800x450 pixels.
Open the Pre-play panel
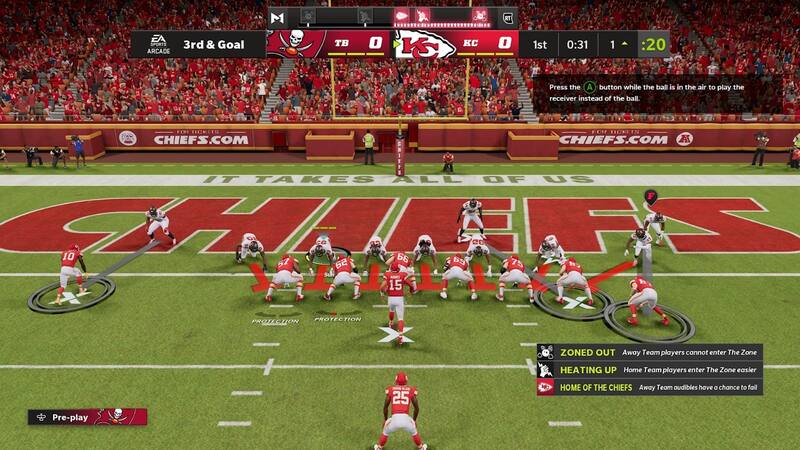click(75, 416)
